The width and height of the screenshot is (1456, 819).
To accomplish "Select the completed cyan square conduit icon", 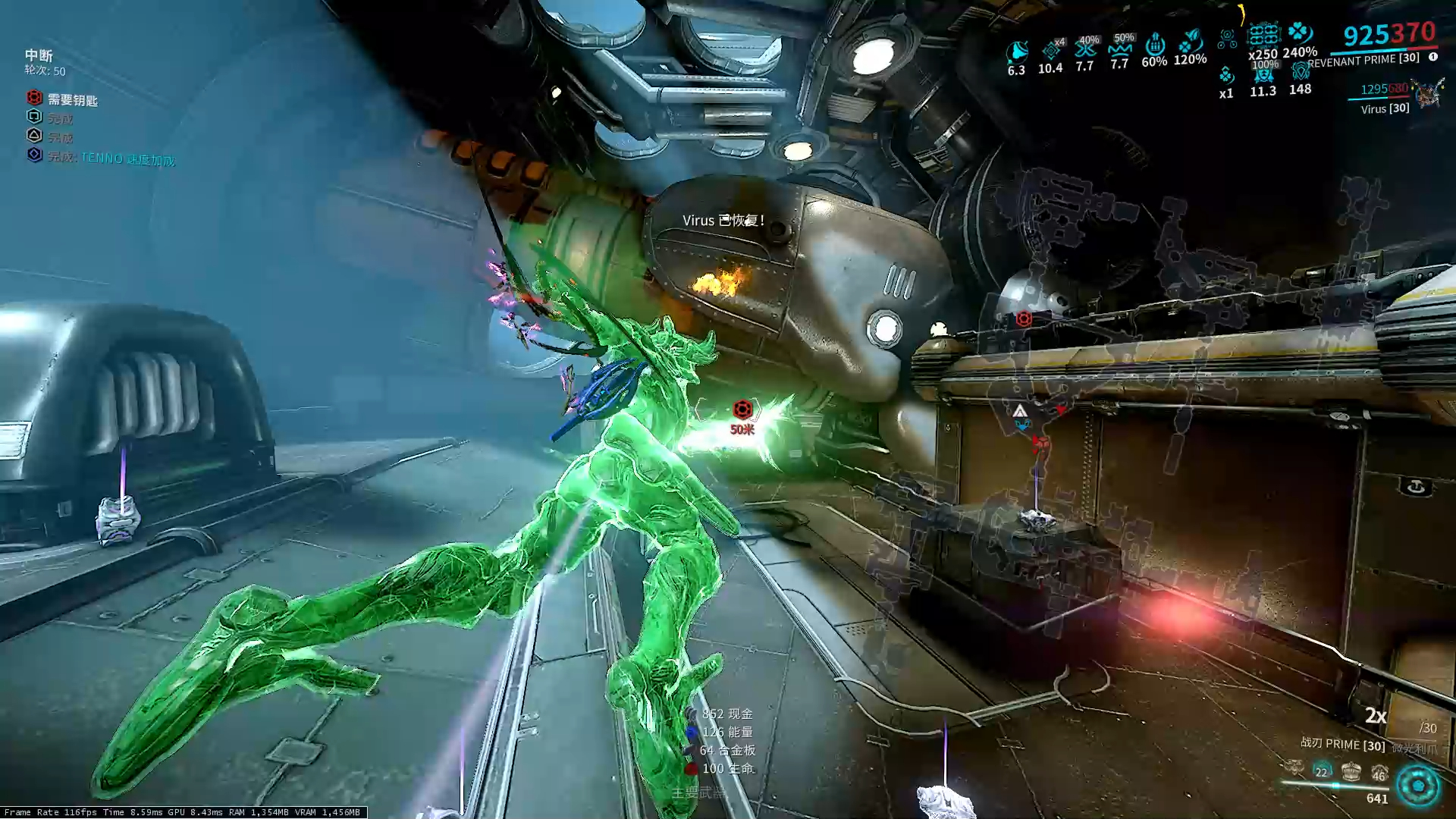I will [34, 117].
